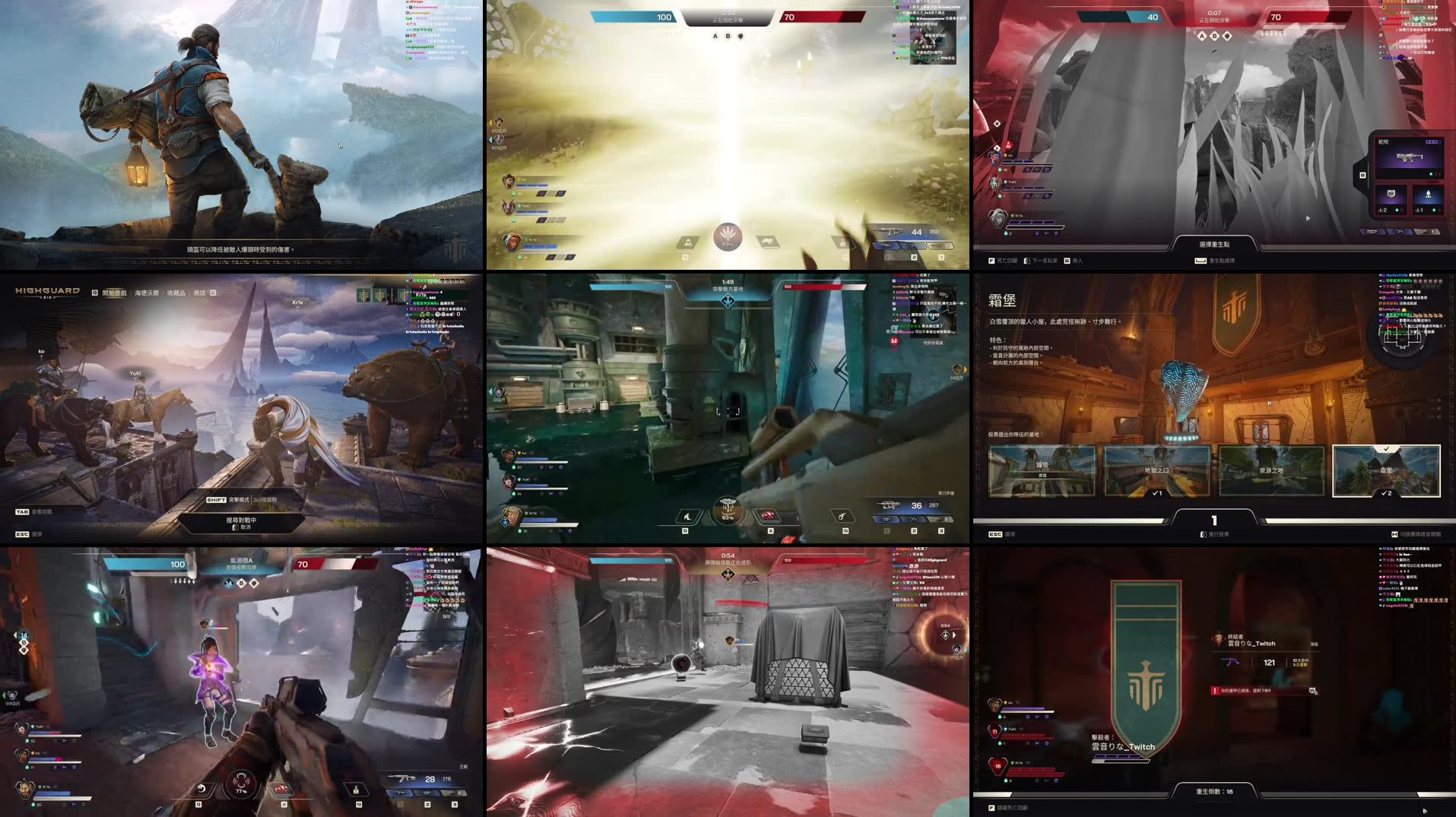Click the shield attachment icon in the loadout panel

[1390, 195]
